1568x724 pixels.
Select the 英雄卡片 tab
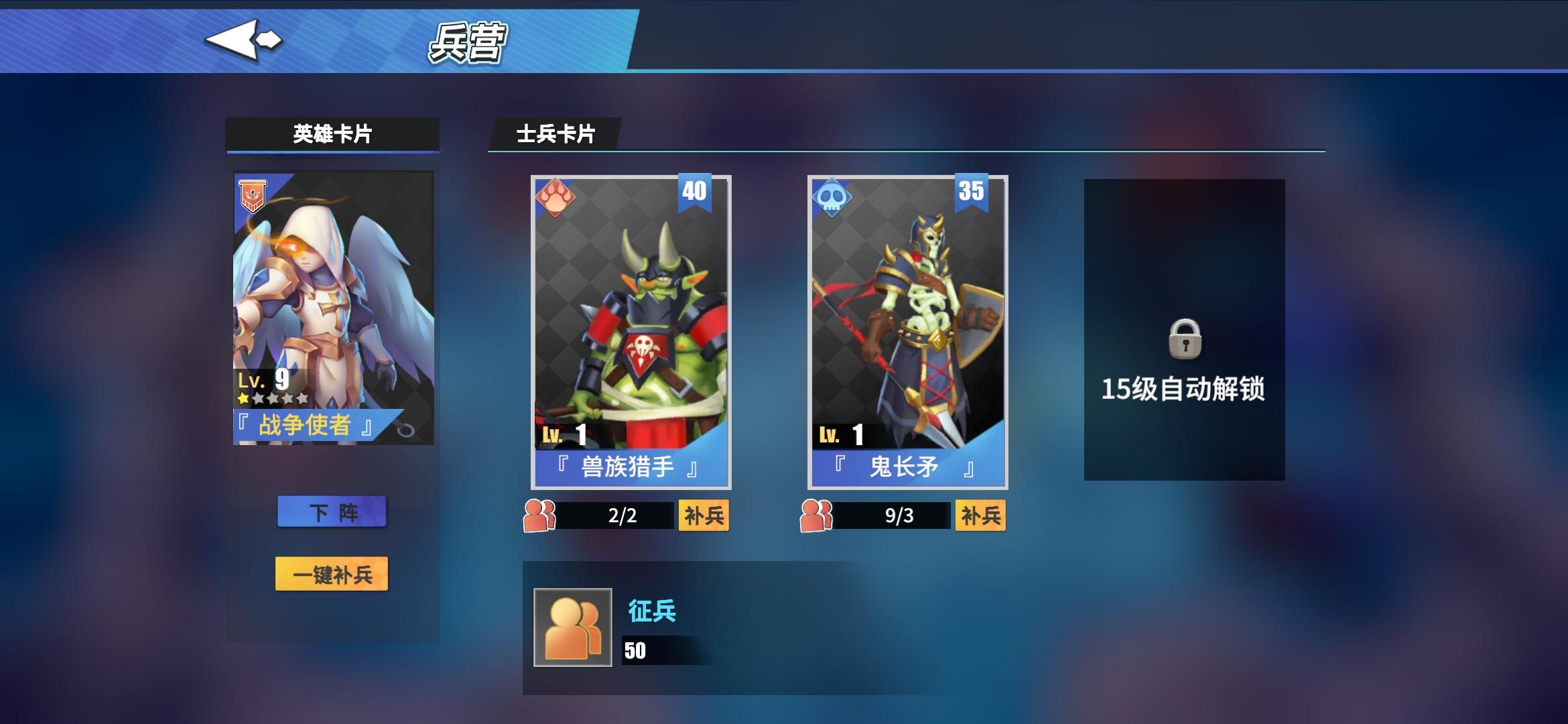333,133
